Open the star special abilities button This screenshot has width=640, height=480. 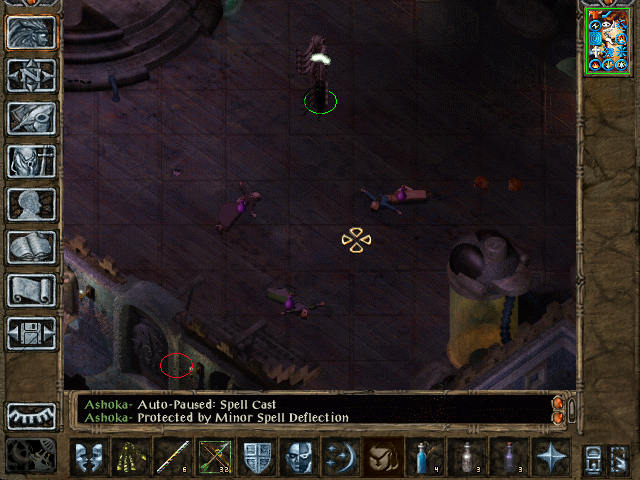tap(550, 457)
